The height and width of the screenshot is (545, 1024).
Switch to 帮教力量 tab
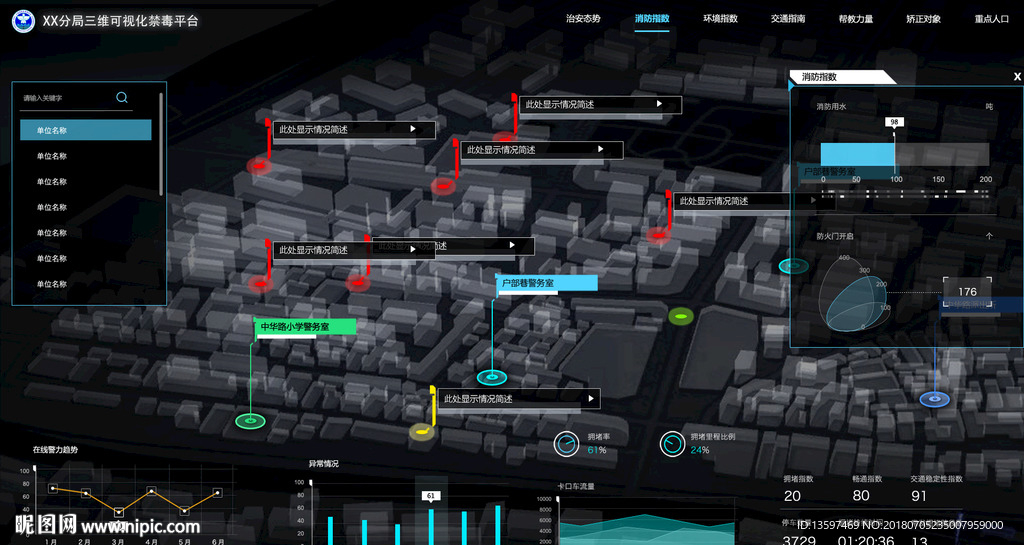pos(856,19)
